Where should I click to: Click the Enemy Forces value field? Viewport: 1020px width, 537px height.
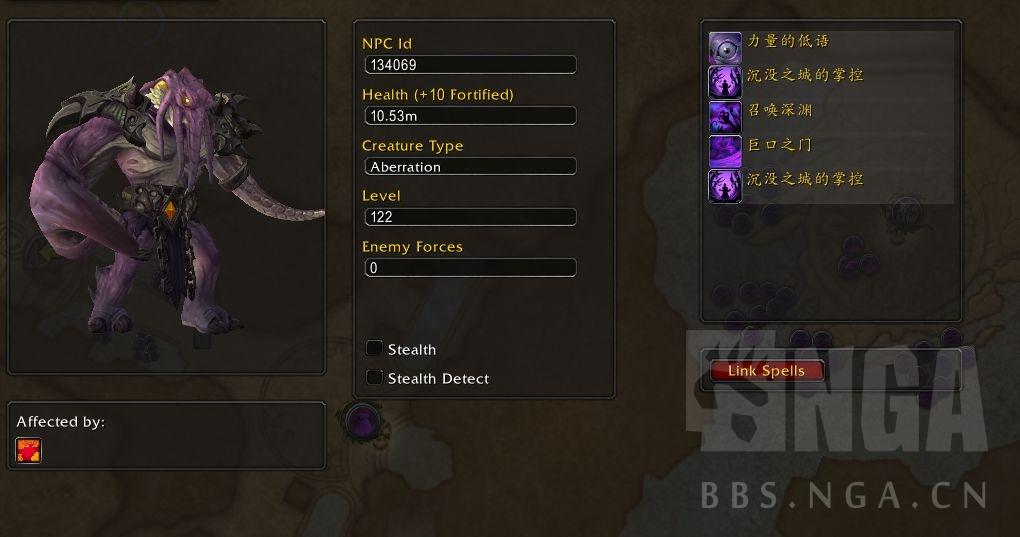click(470, 268)
